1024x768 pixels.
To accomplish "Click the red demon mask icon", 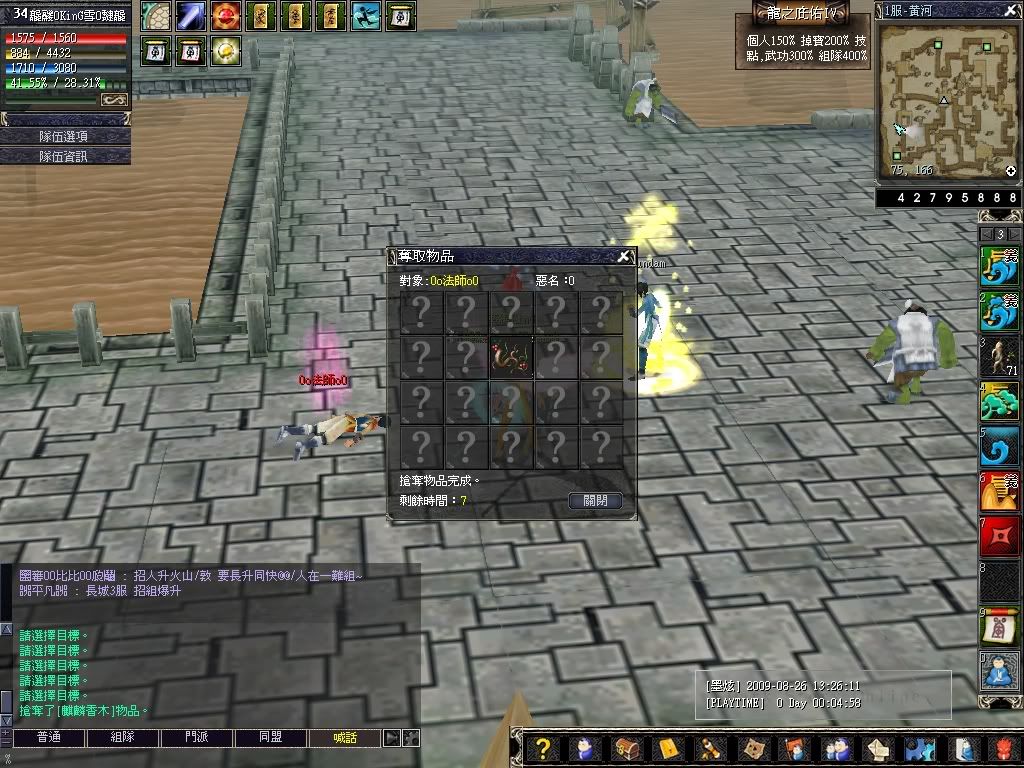I will pos(1003,748).
